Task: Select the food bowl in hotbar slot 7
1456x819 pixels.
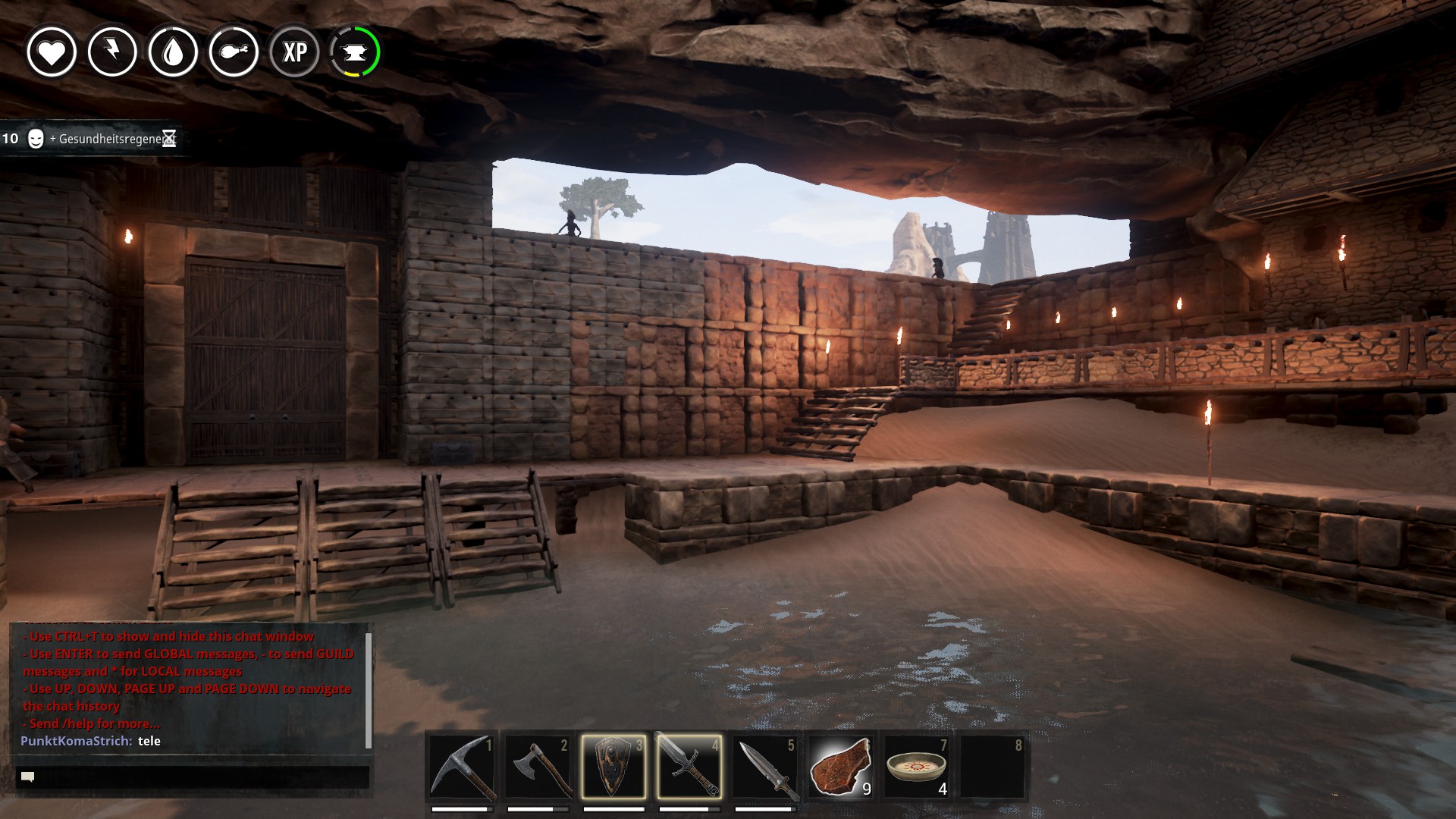Action: point(916,767)
